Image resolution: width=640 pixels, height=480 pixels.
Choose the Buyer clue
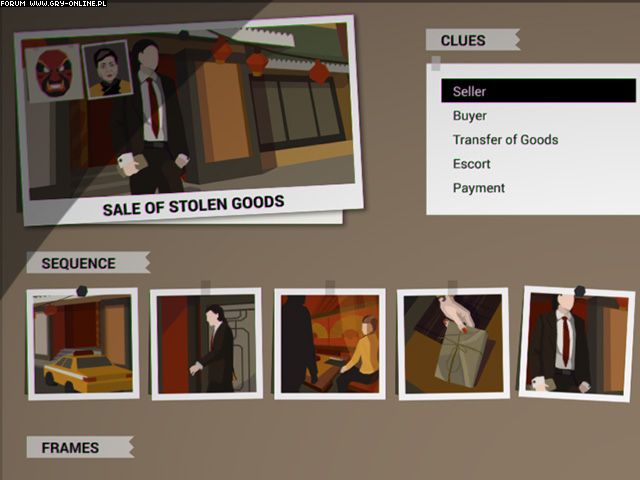(470, 116)
